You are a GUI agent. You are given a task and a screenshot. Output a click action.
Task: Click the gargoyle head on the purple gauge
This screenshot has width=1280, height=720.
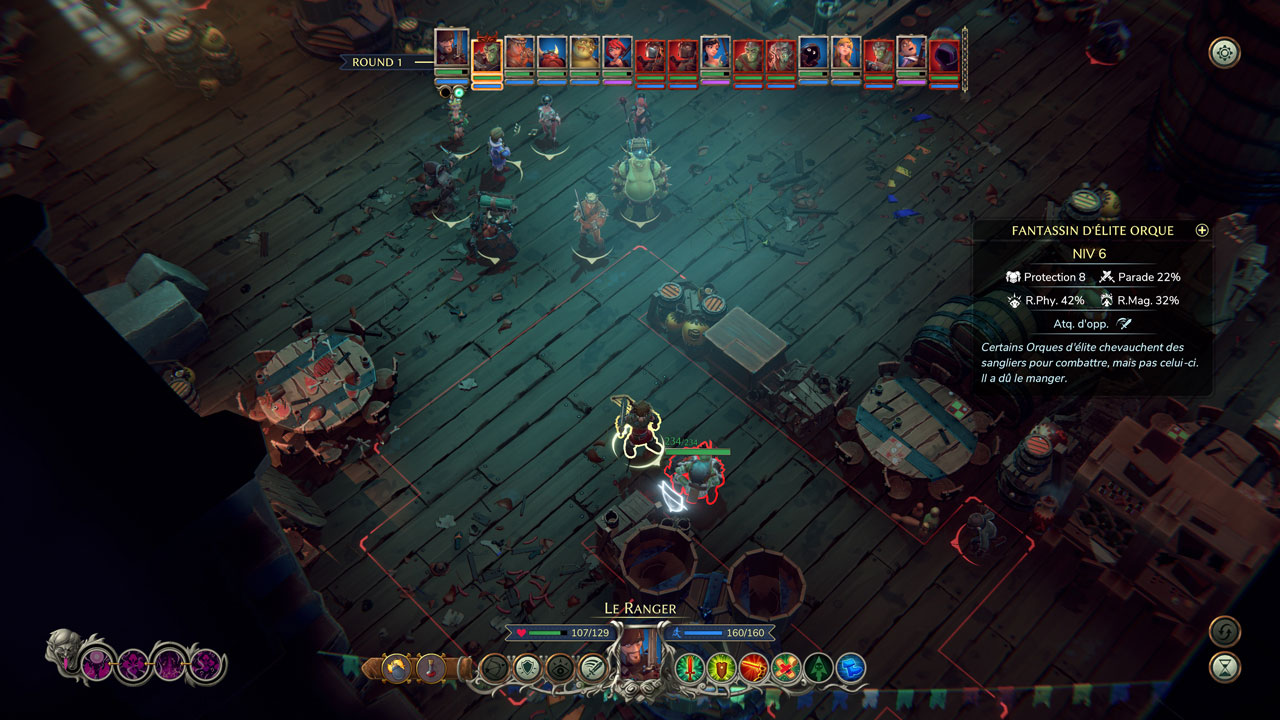point(63,650)
